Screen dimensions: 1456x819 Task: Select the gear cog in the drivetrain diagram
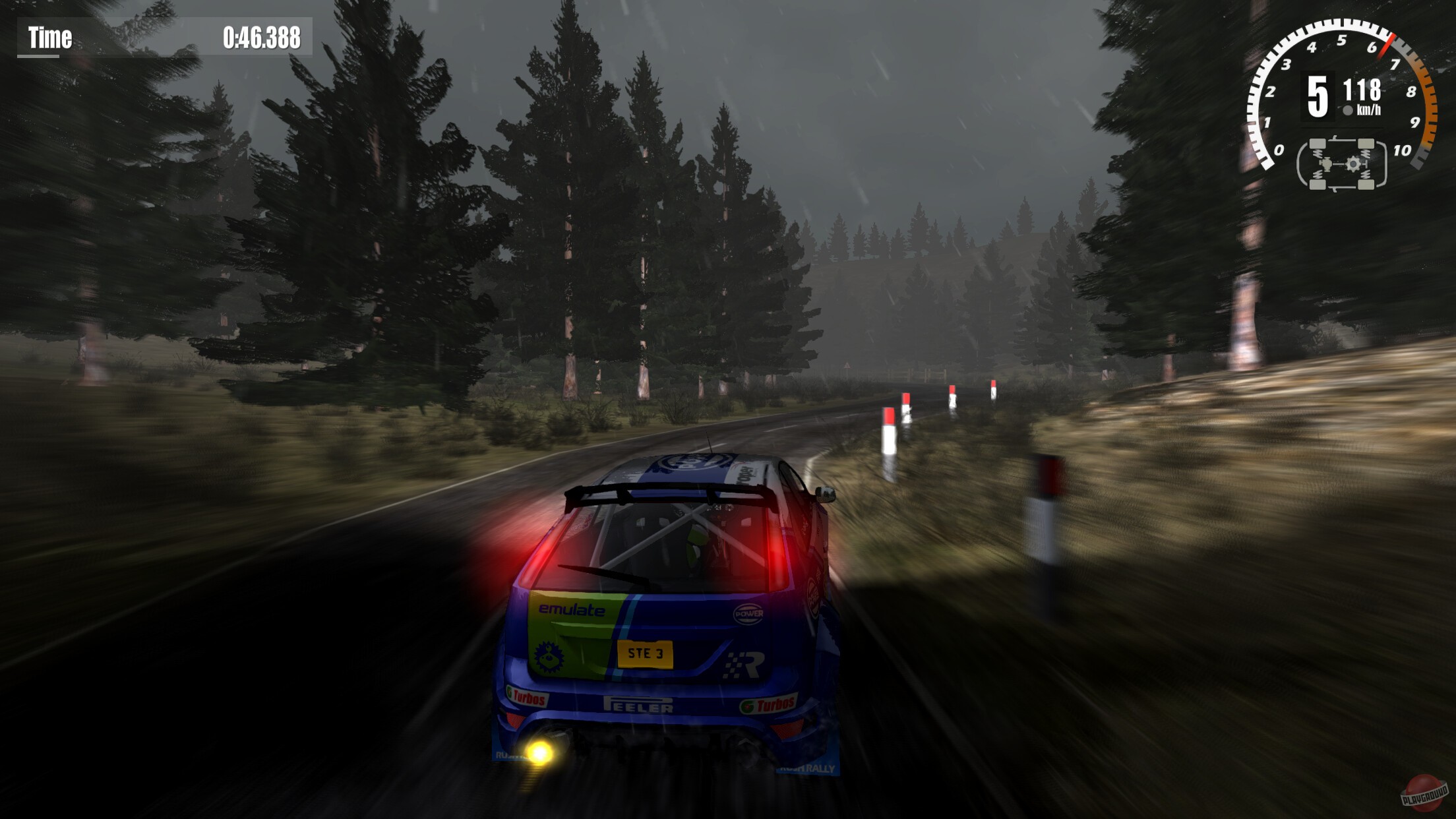1354,164
